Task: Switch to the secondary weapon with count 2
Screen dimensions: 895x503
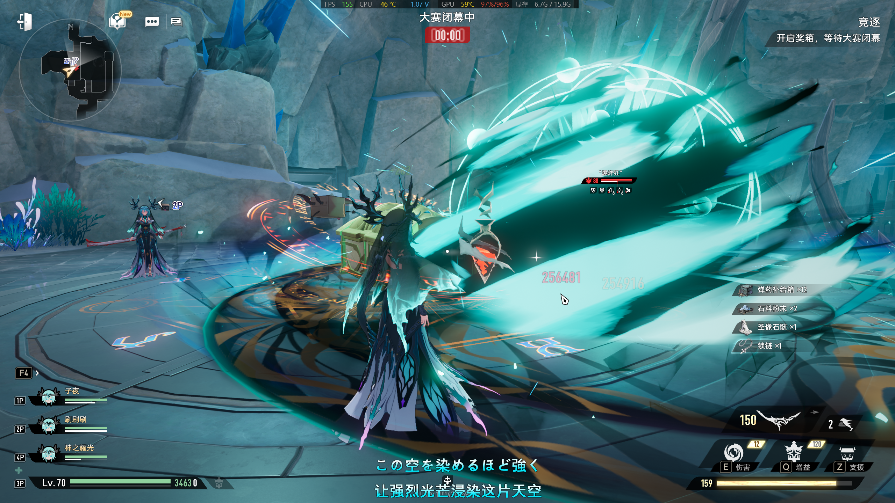Action: 846,423
